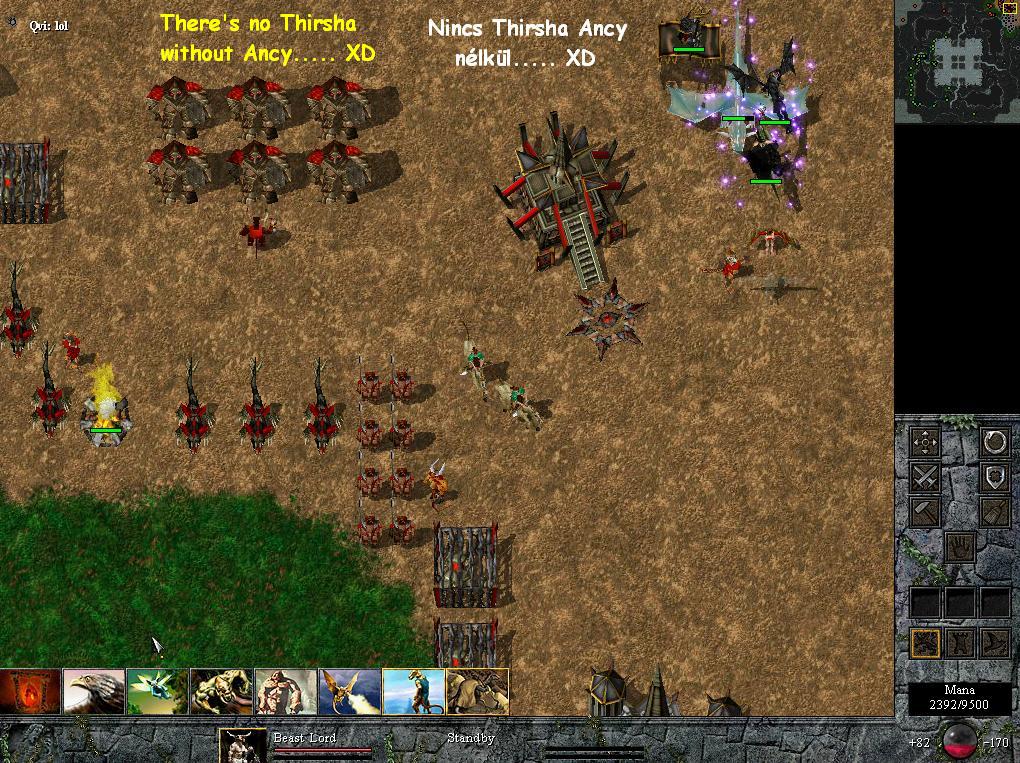1020x763 pixels.
Task: Click the Beast Lord unit portrait
Action: (x=244, y=745)
